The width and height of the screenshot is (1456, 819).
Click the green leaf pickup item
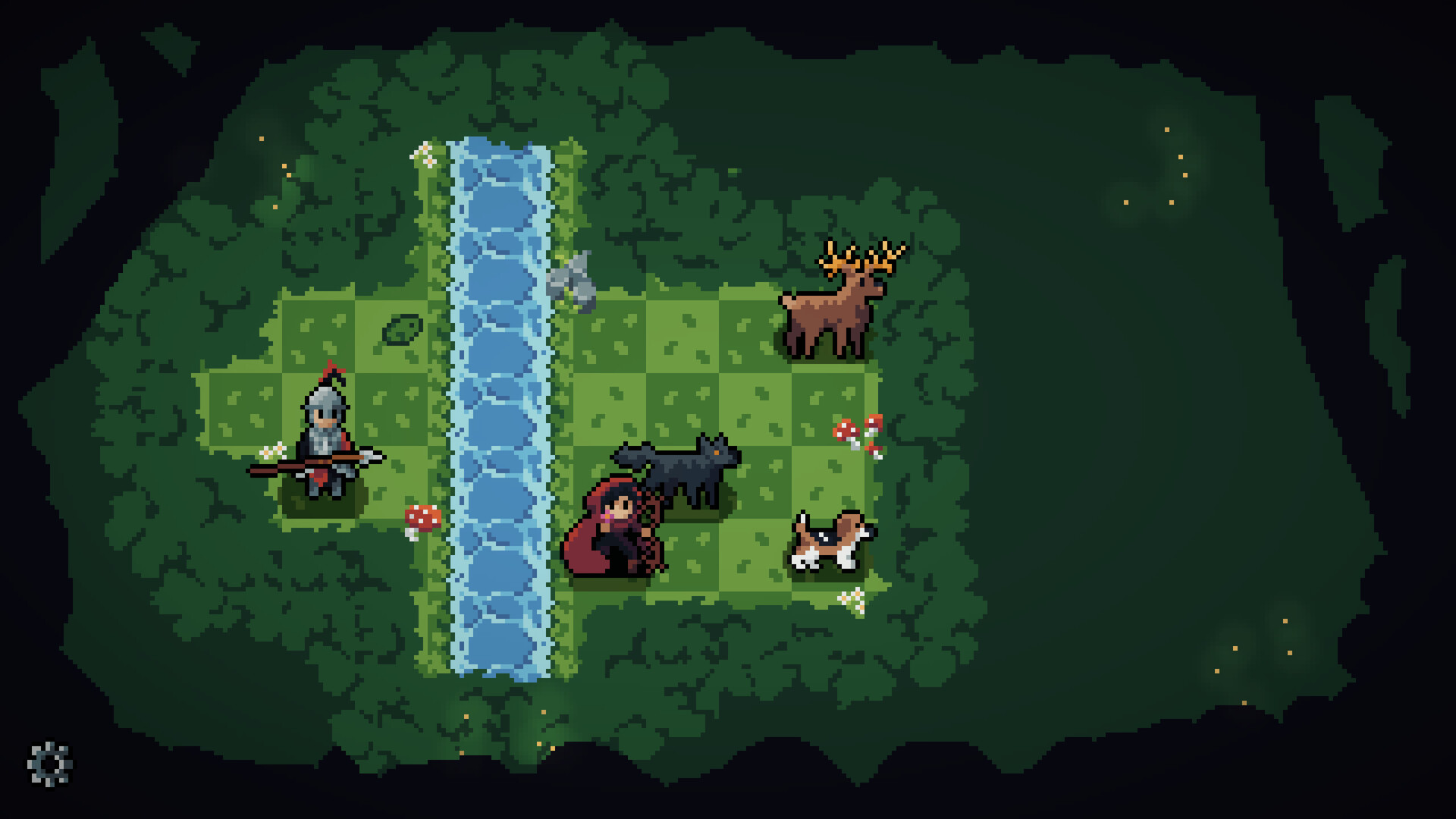(403, 330)
